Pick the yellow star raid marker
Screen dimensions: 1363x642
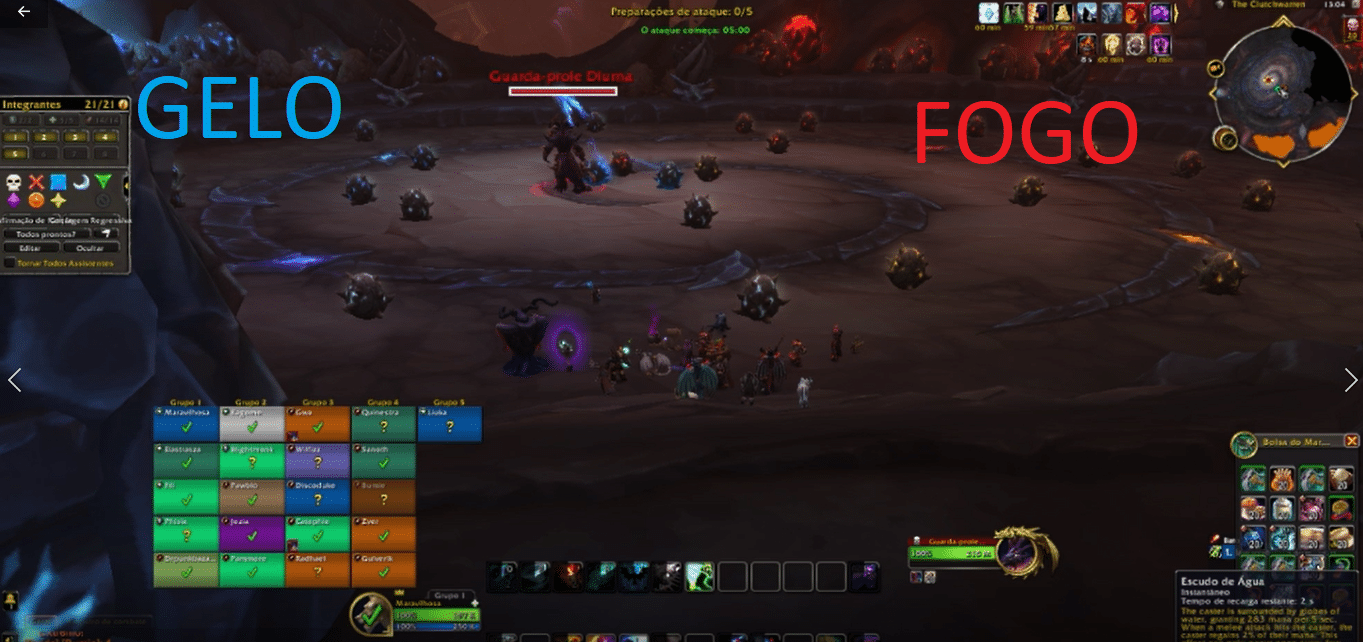[x=58, y=200]
